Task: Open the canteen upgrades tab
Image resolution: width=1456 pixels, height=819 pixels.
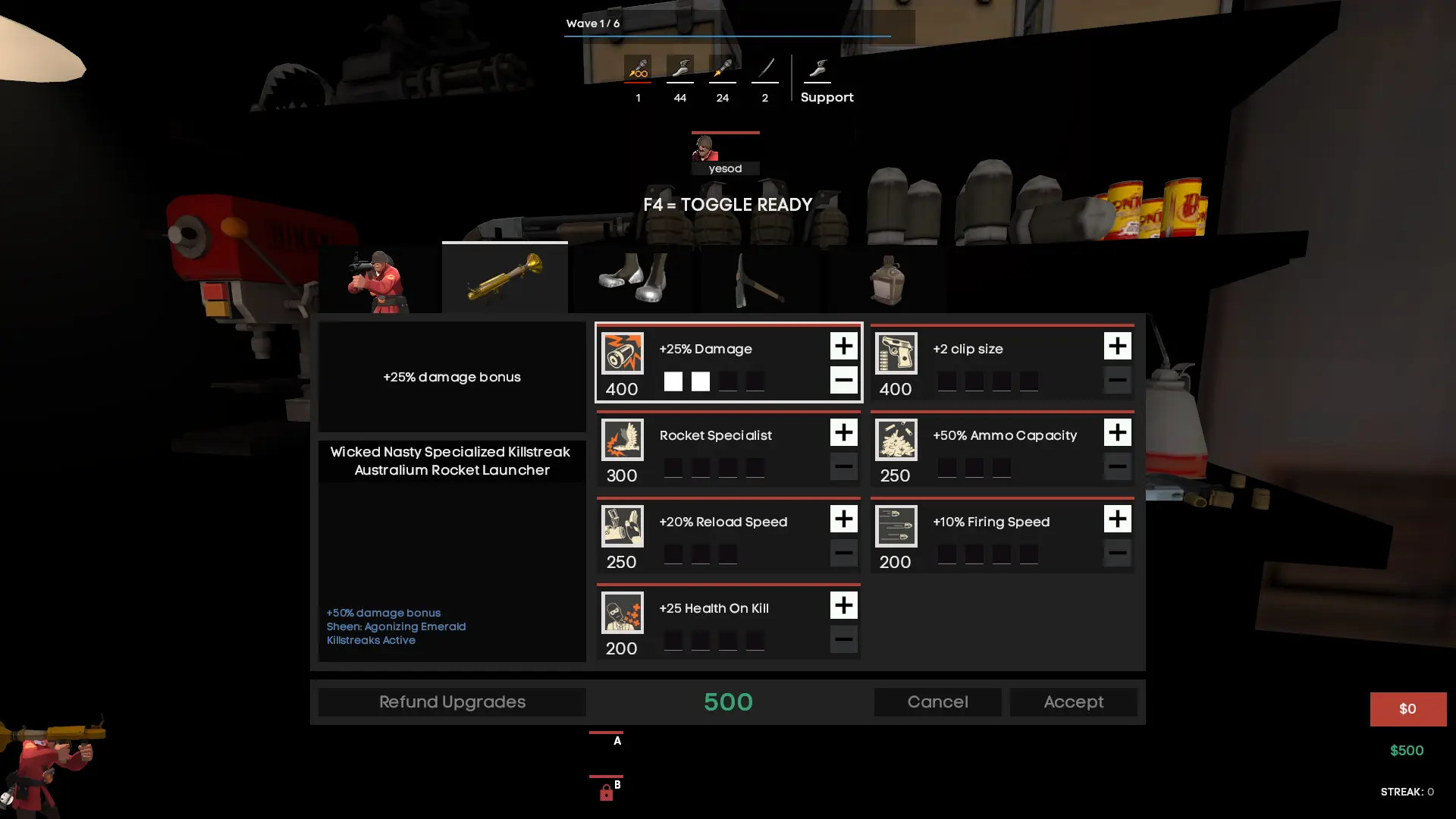Action: (x=887, y=279)
